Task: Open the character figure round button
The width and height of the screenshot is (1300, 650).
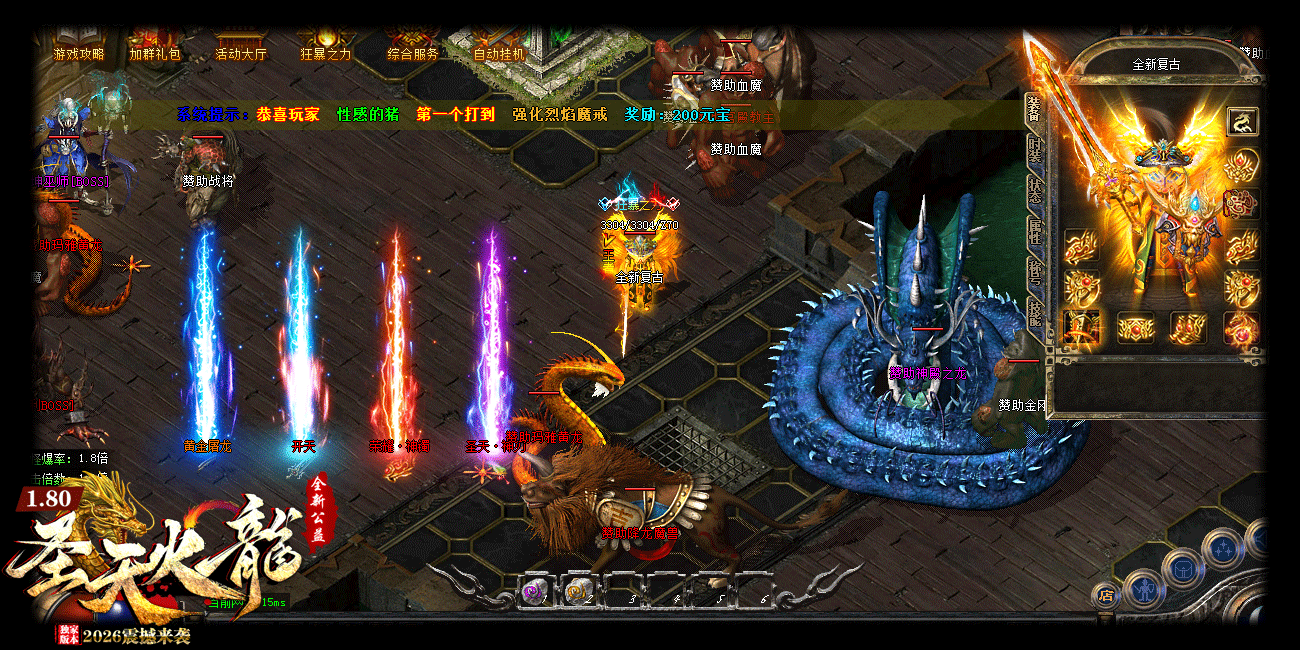Action: pos(1145,590)
